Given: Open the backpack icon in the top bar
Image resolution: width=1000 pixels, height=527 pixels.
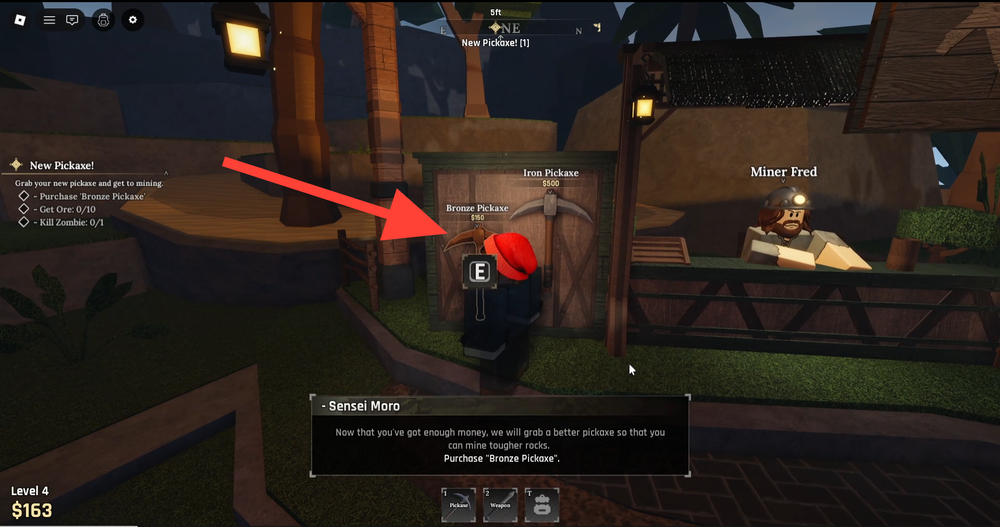Looking at the screenshot, I should (102, 20).
